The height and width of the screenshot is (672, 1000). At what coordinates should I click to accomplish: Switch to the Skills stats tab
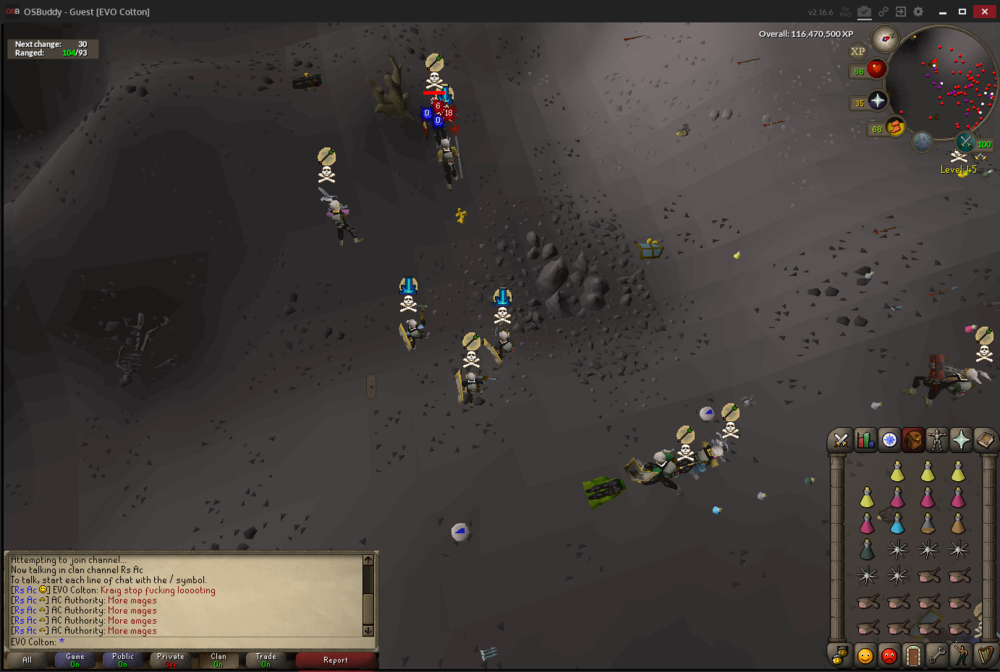(x=865, y=440)
